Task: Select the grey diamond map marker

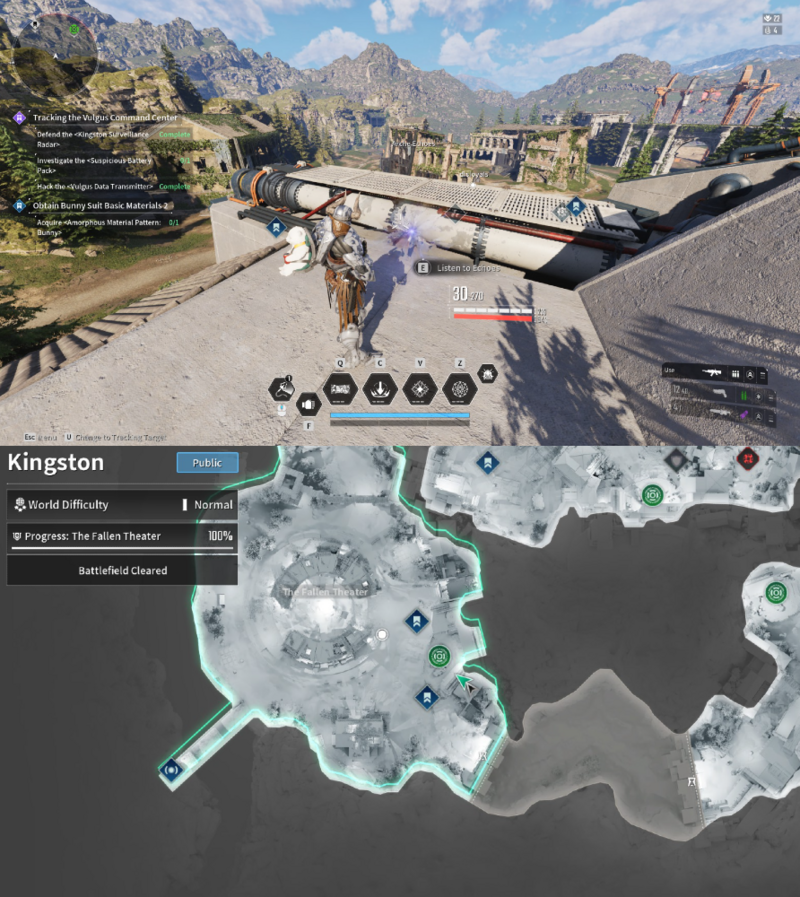Action: 675,458
